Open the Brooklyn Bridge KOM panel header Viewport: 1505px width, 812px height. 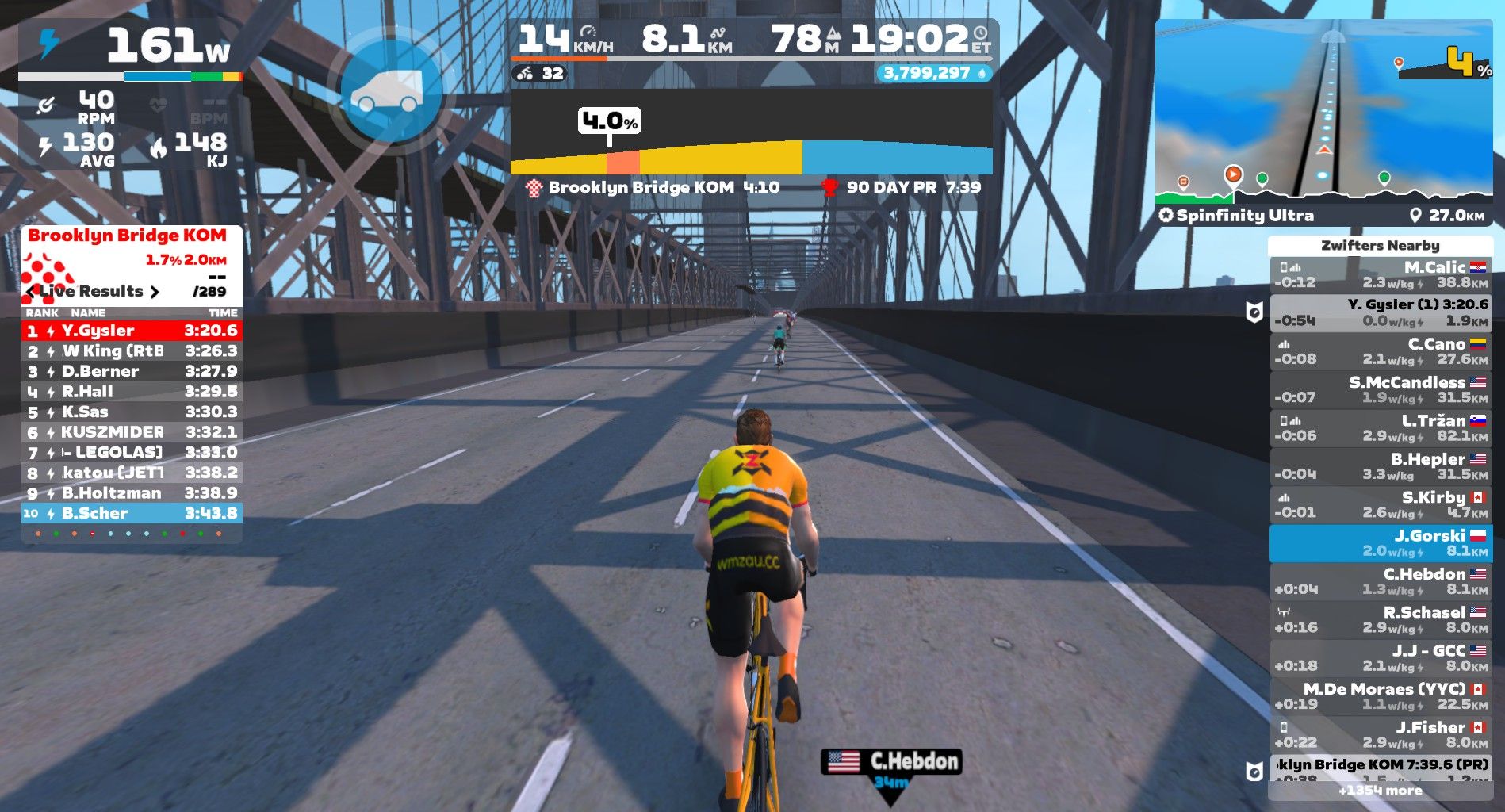[127, 236]
